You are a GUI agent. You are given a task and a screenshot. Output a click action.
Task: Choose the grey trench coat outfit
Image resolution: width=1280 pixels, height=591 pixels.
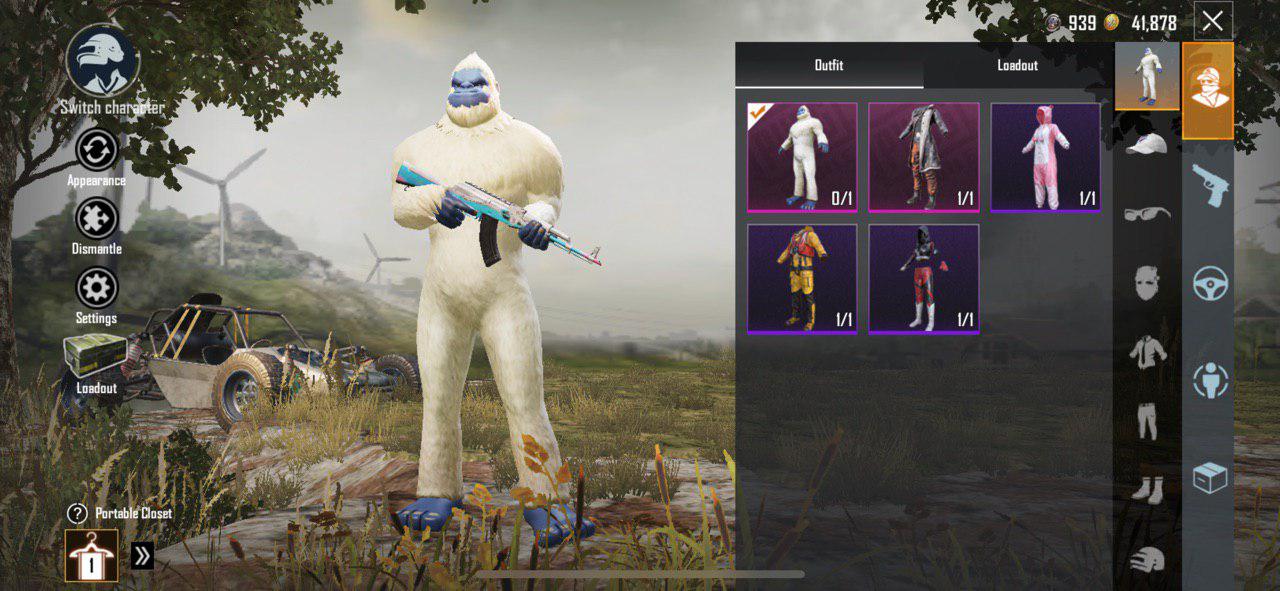click(x=923, y=157)
